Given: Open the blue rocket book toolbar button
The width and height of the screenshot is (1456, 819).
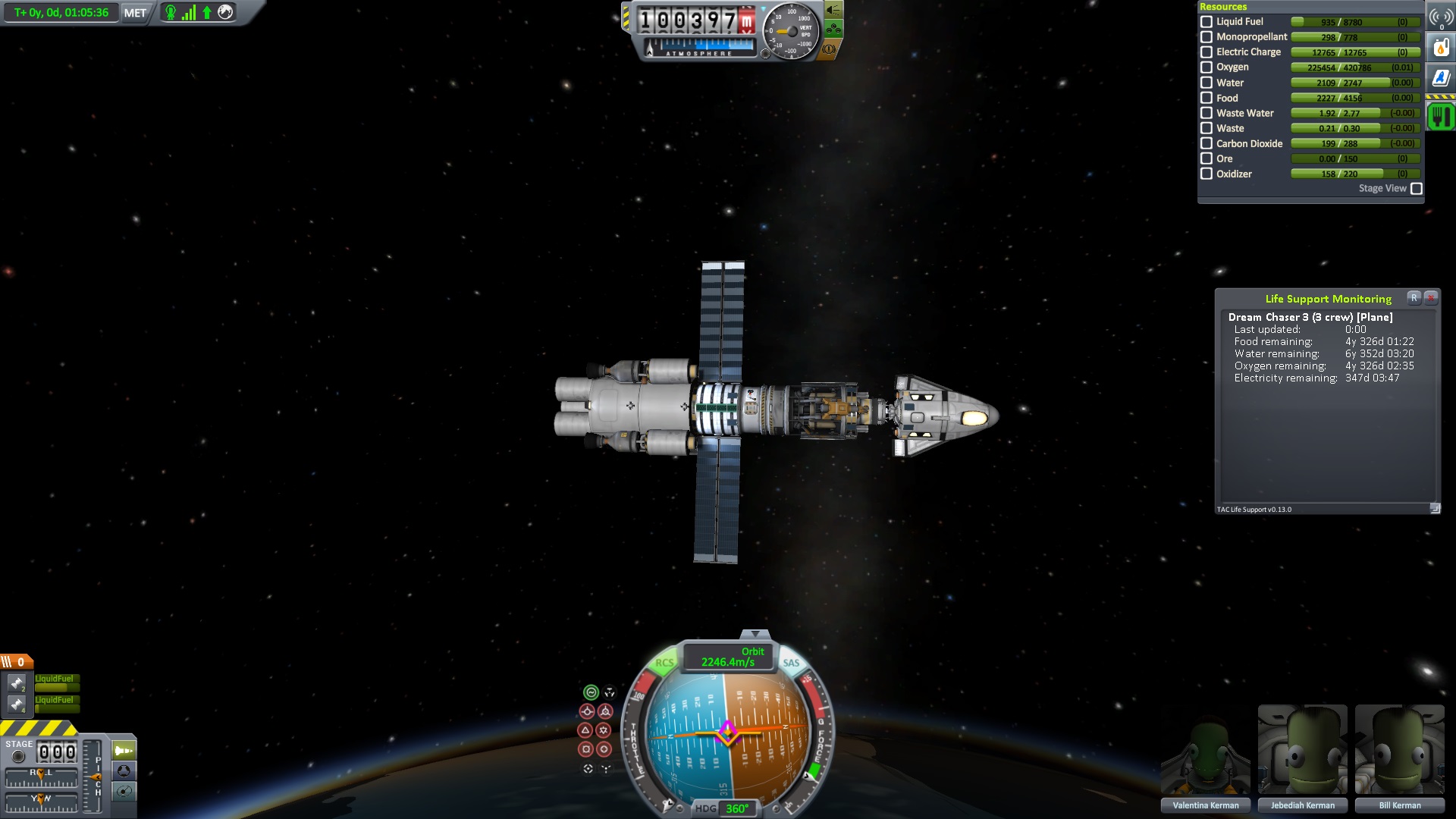Looking at the screenshot, I should [x=1441, y=77].
